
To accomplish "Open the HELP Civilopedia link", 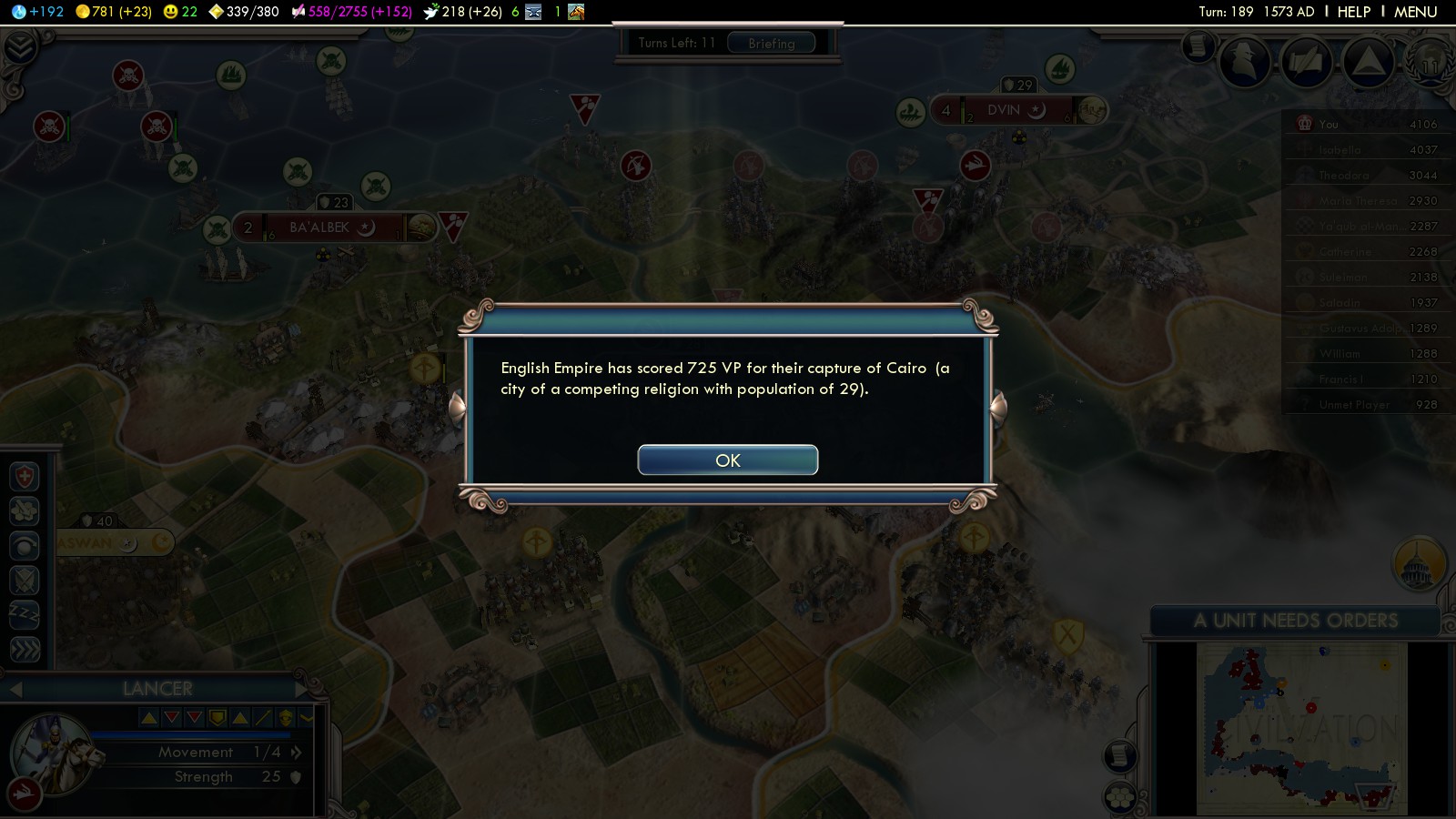I will pyautogui.click(x=1353, y=12).
